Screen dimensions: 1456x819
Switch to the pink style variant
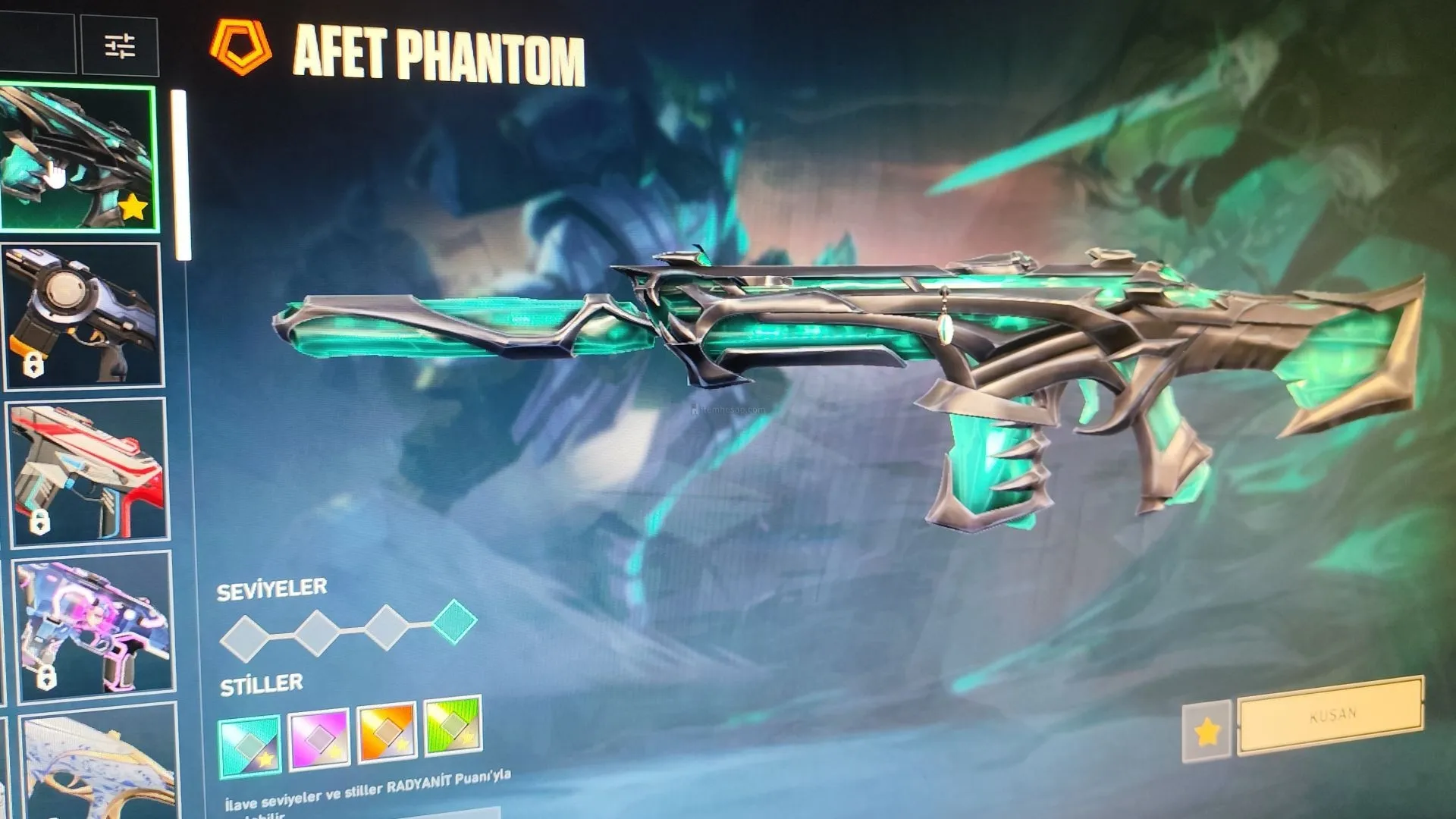coord(318,738)
